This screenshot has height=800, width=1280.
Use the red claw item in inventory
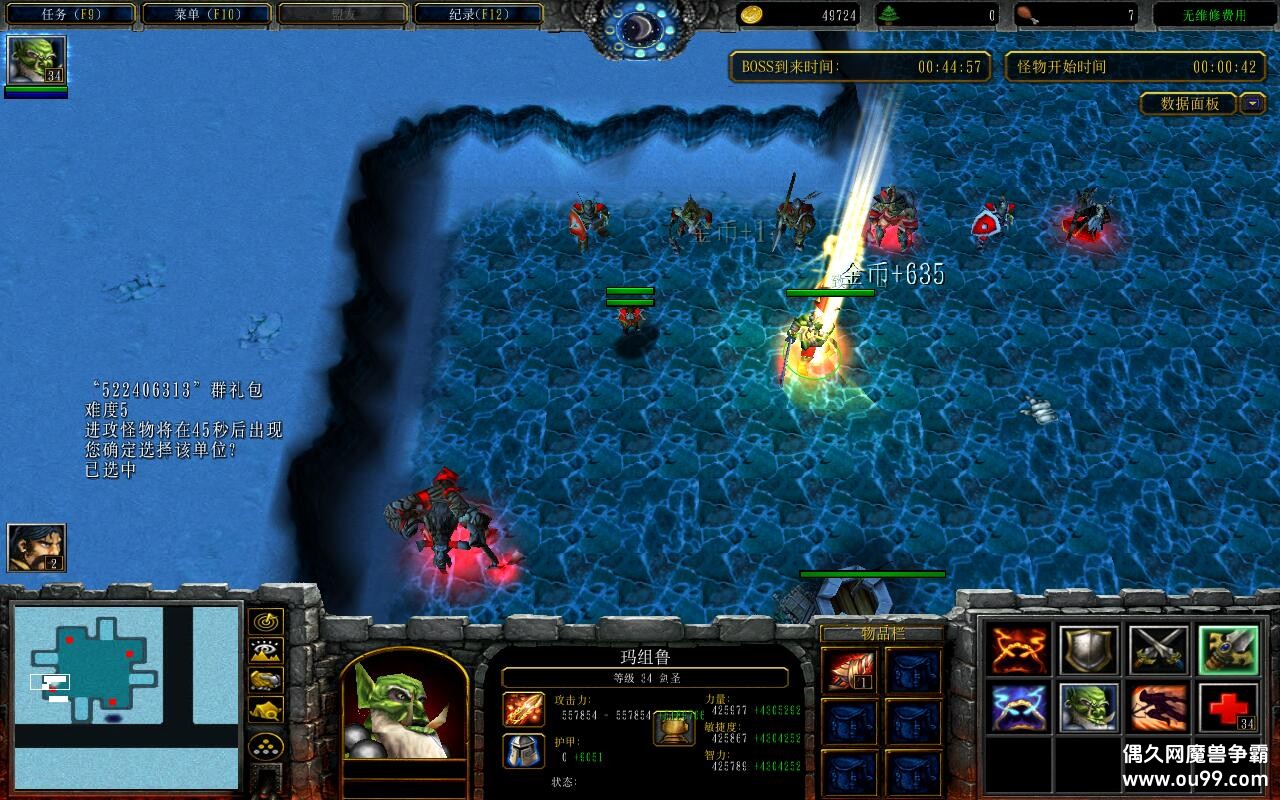tap(850, 670)
